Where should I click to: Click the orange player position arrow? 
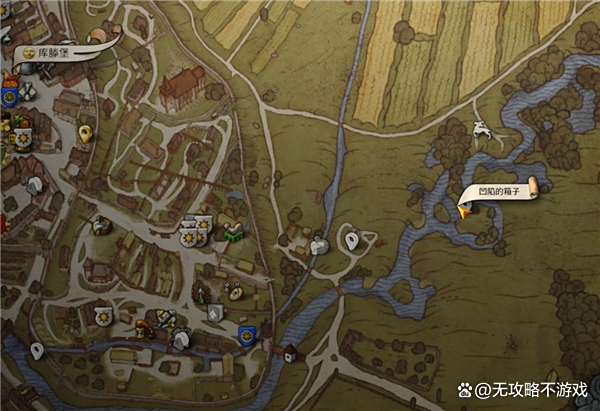click(465, 208)
